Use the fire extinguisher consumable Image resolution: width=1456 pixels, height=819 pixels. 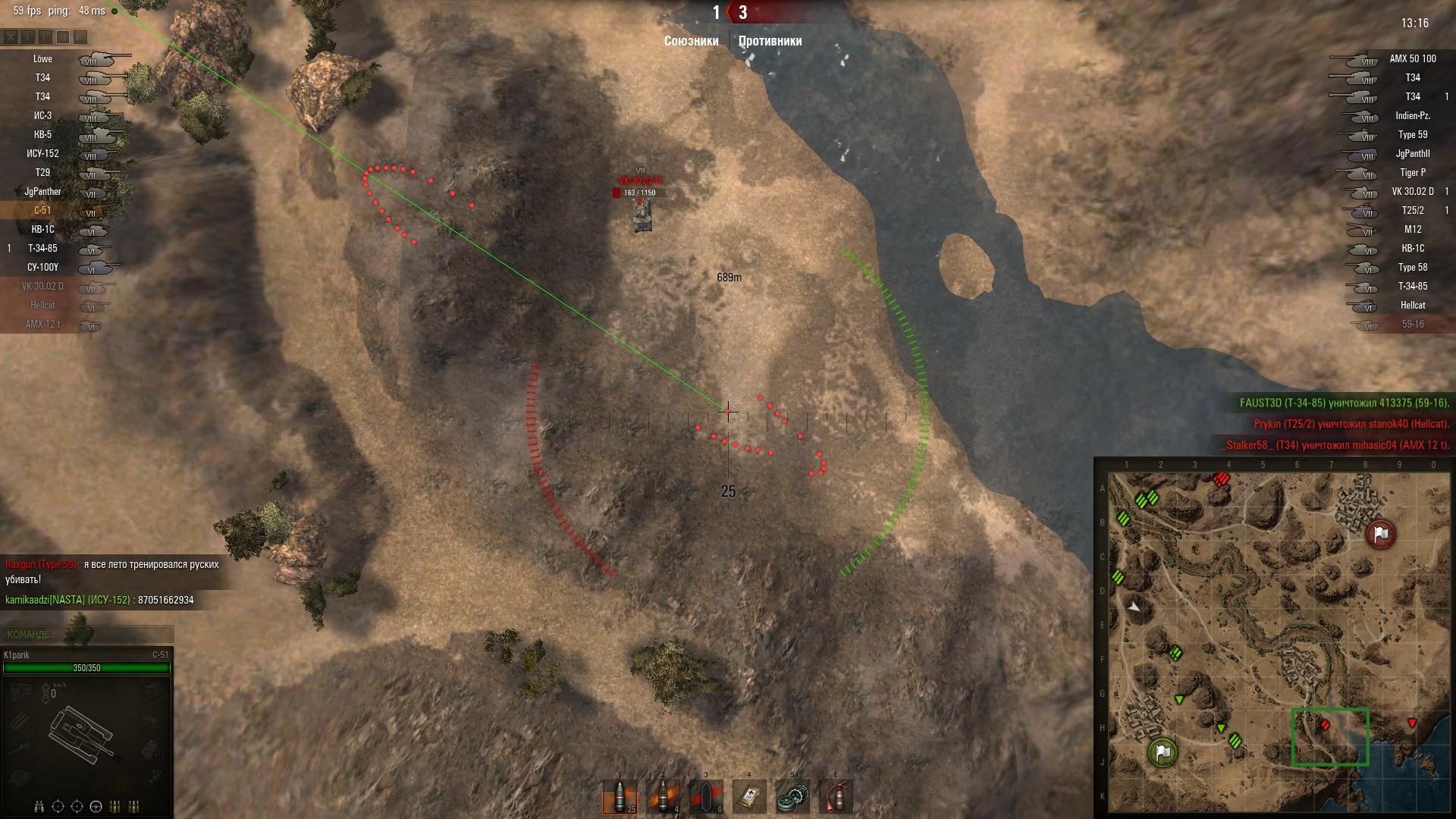[836, 797]
